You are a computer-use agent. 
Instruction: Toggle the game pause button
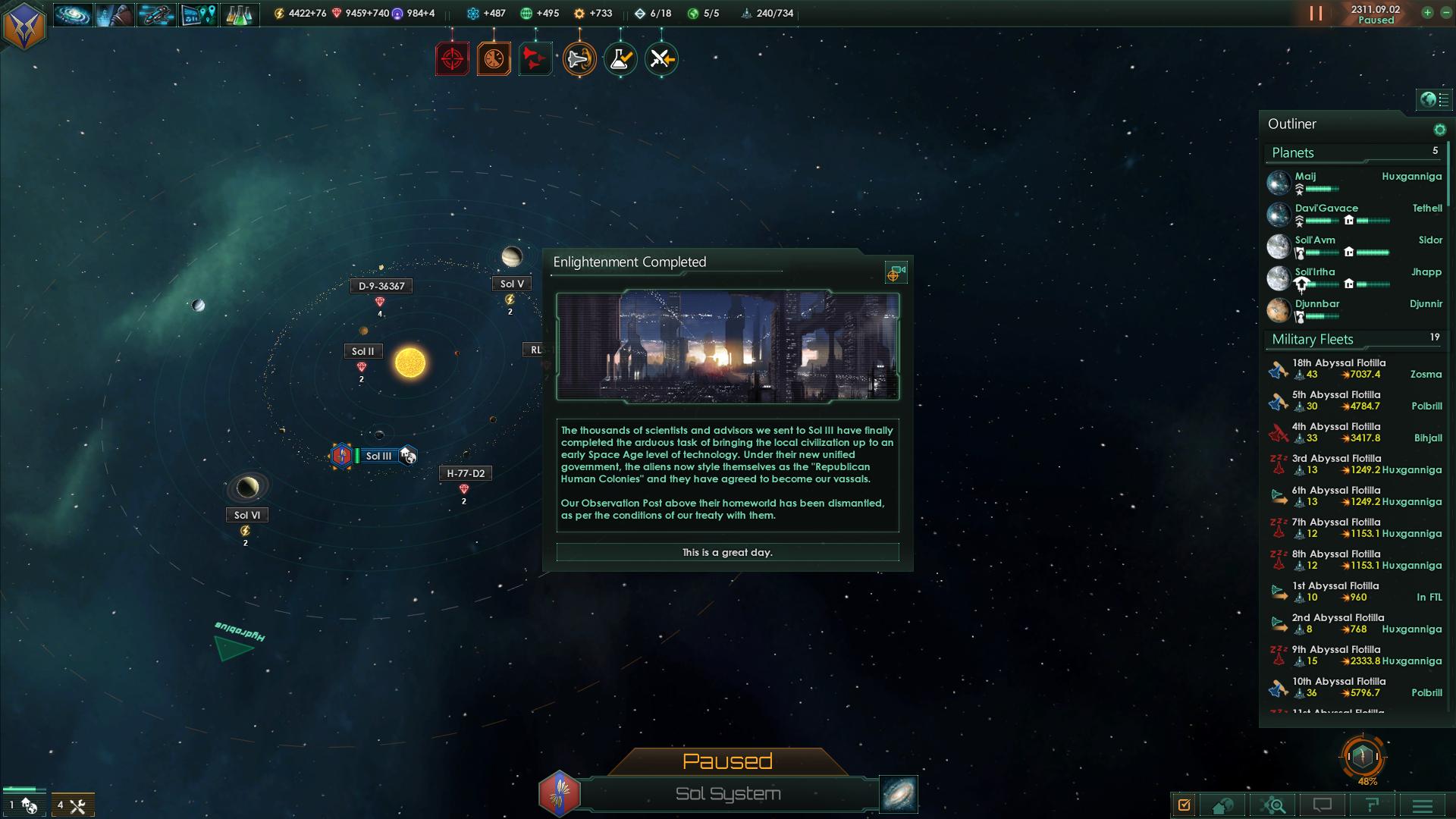(x=1316, y=14)
